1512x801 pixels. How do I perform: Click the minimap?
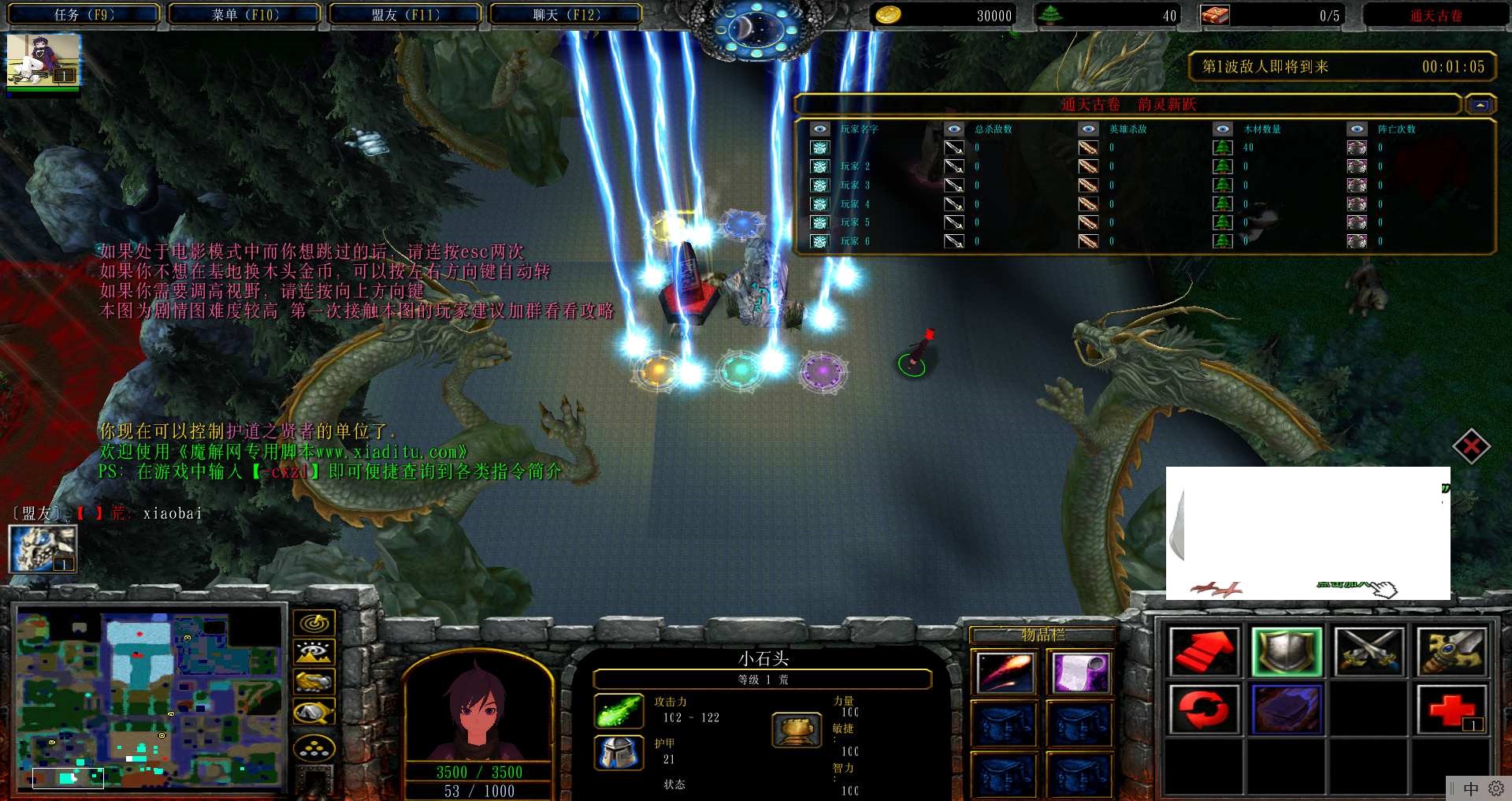(150, 698)
